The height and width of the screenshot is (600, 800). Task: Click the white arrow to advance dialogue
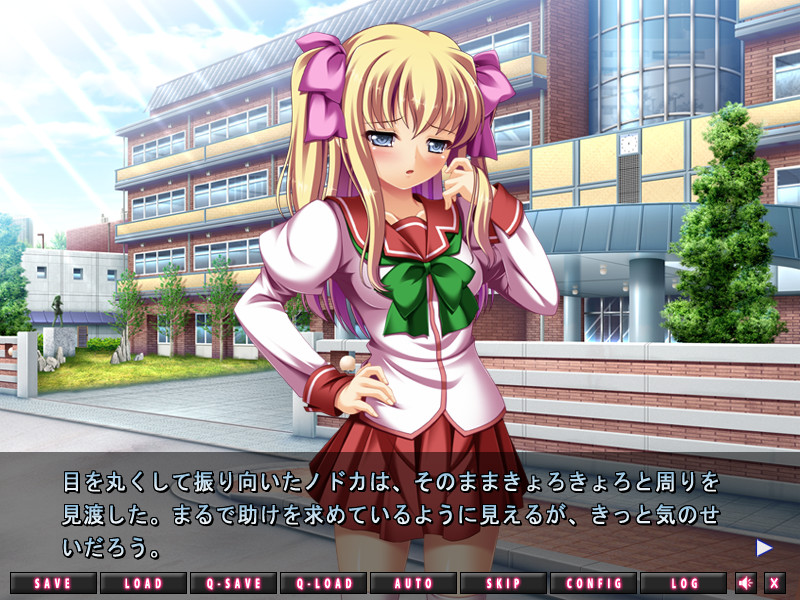[764, 547]
